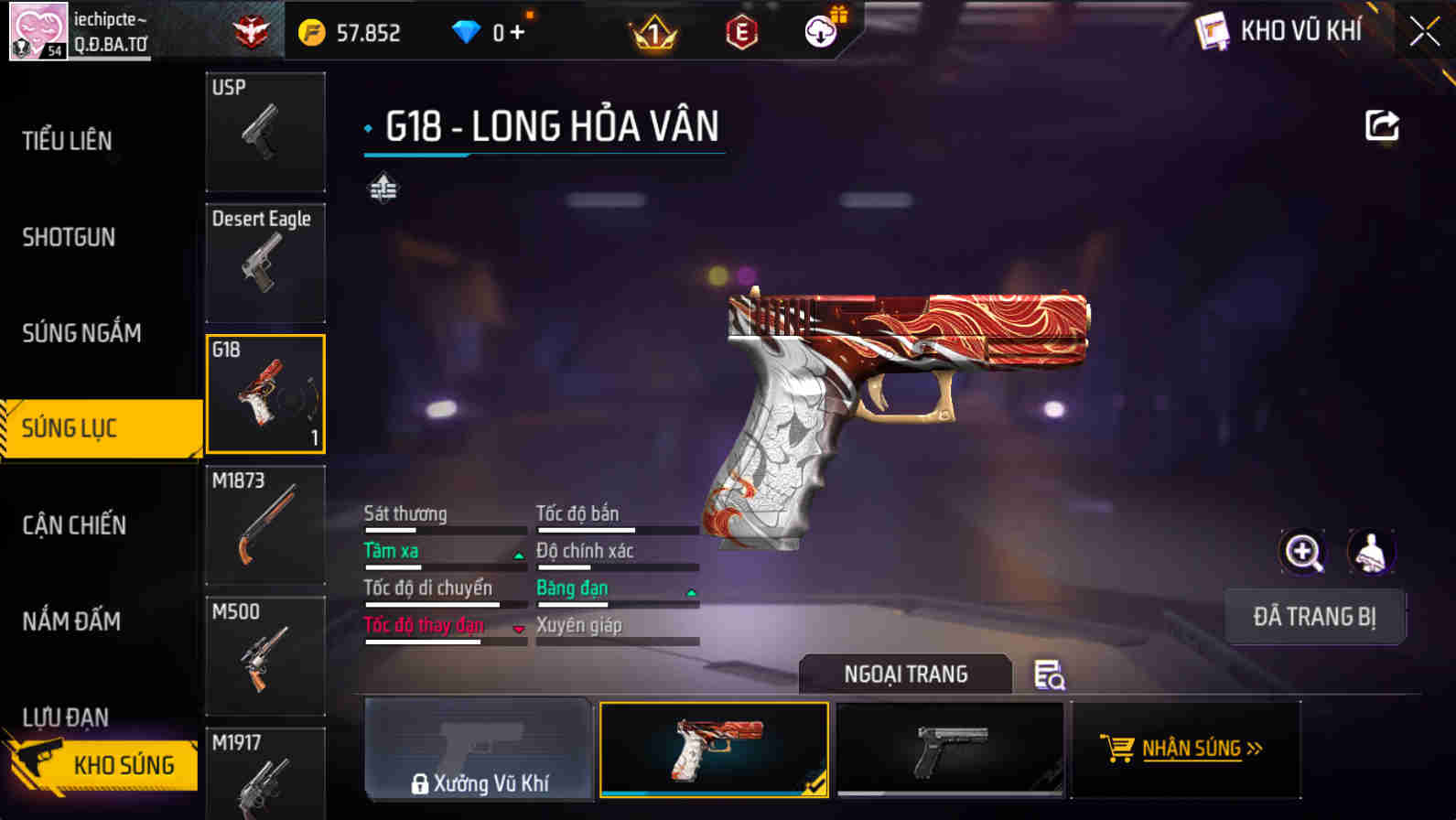1456x820 pixels.
Task: Select the Súng Ngắm category
Action: click(x=81, y=333)
